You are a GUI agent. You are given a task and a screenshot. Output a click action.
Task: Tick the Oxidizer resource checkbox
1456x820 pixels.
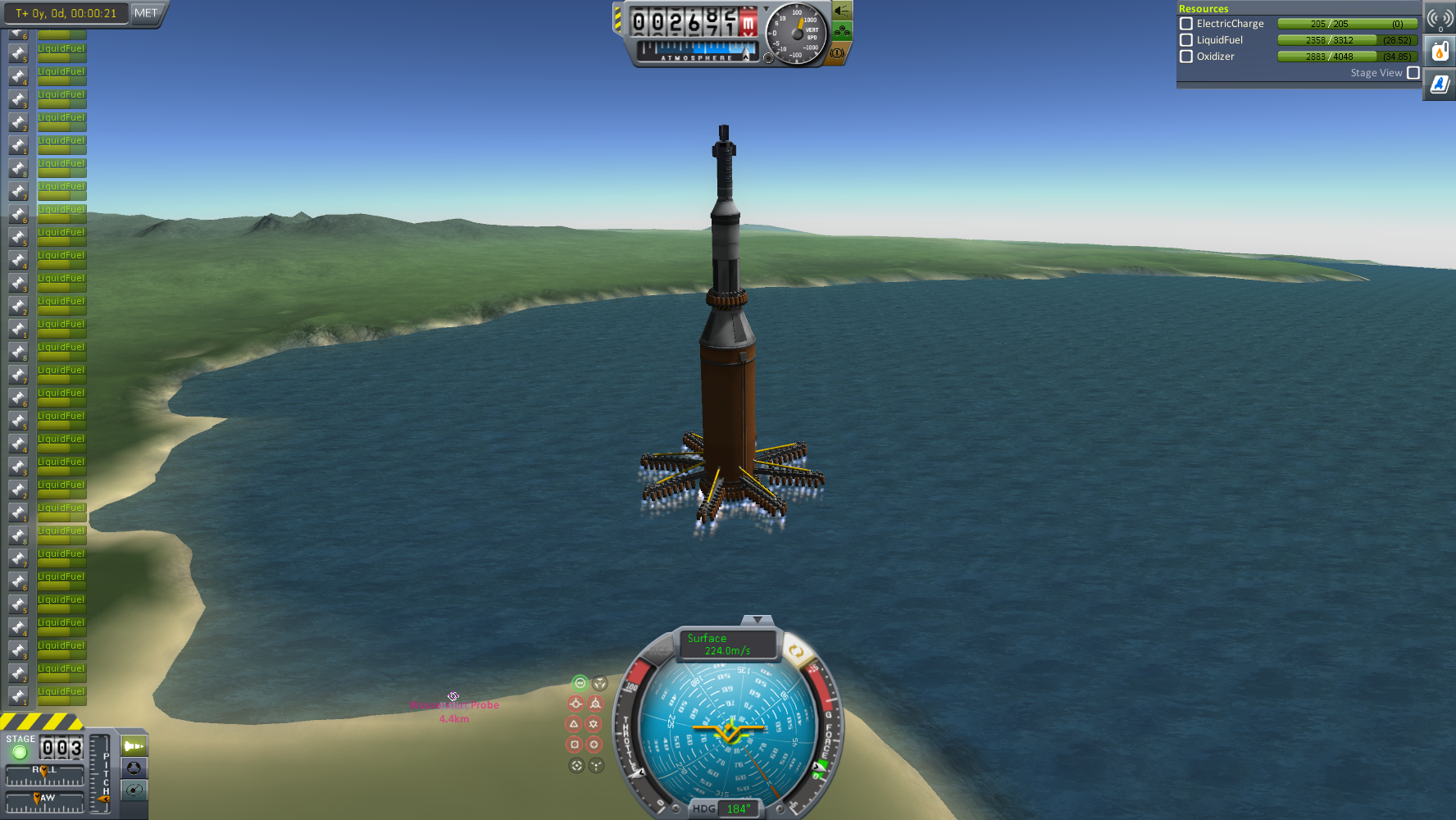click(x=1185, y=57)
